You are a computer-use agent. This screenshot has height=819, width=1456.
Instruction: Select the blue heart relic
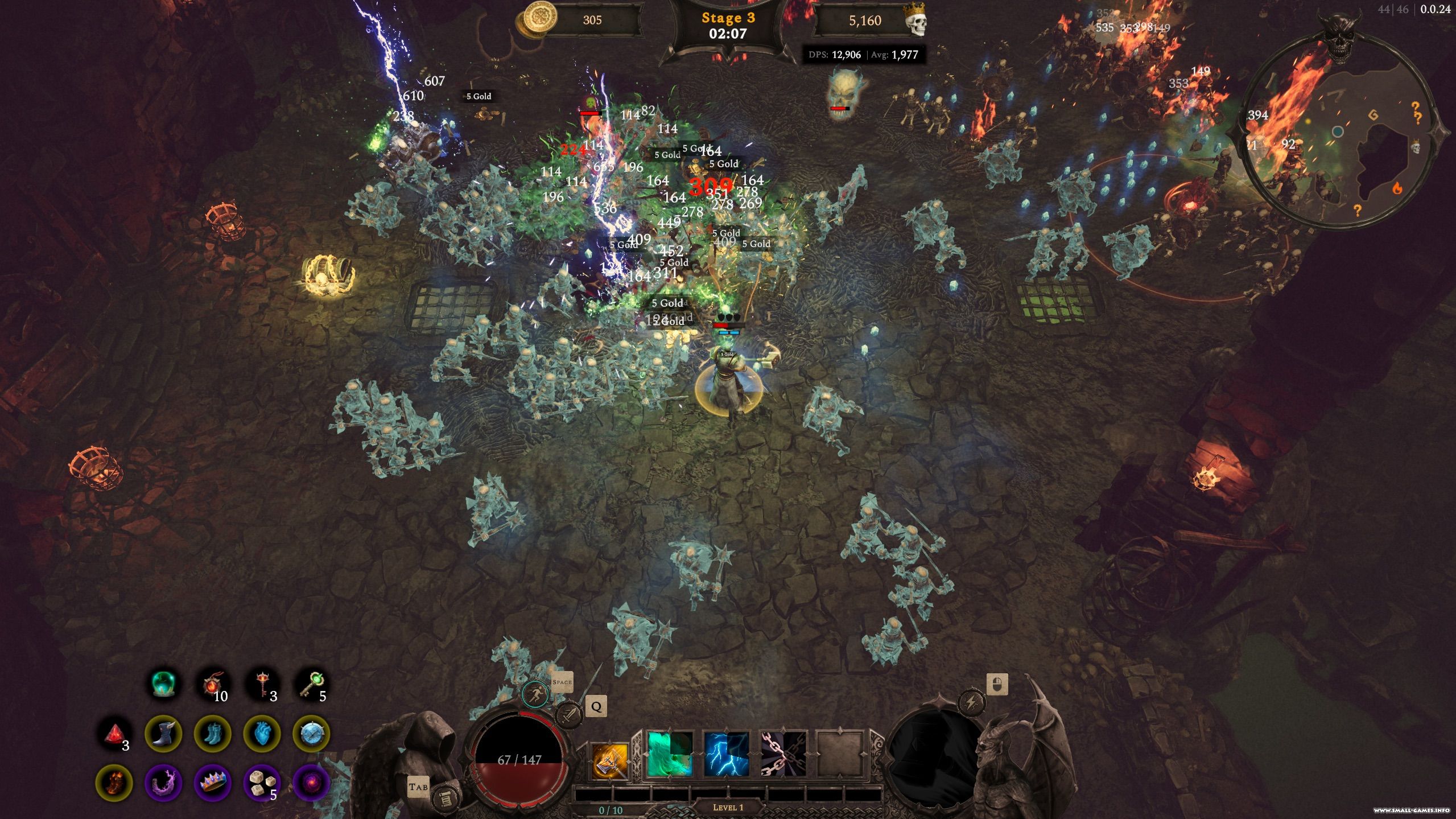pyautogui.click(x=262, y=734)
